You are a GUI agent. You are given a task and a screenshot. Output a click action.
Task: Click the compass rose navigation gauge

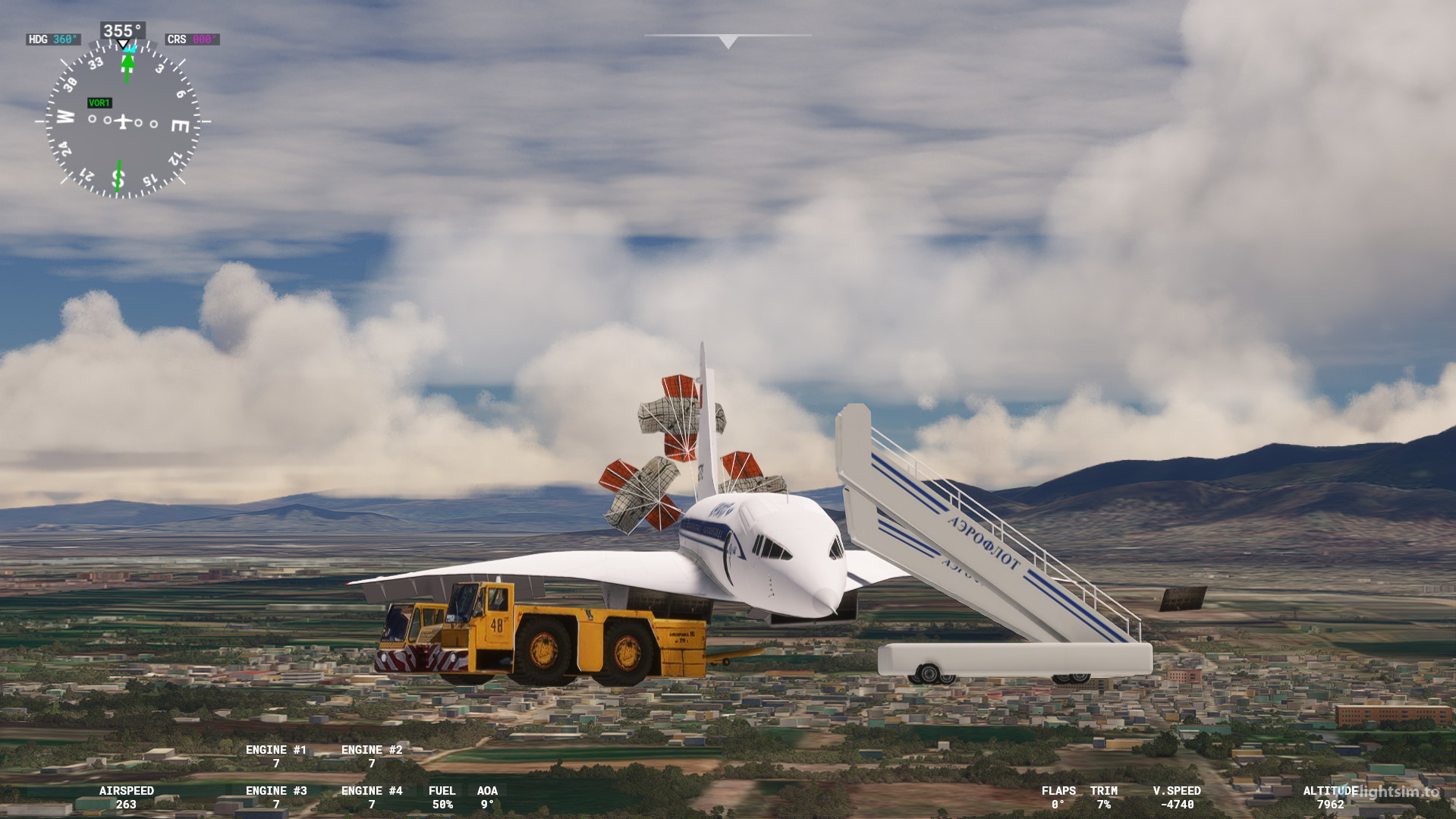point(121,120)
